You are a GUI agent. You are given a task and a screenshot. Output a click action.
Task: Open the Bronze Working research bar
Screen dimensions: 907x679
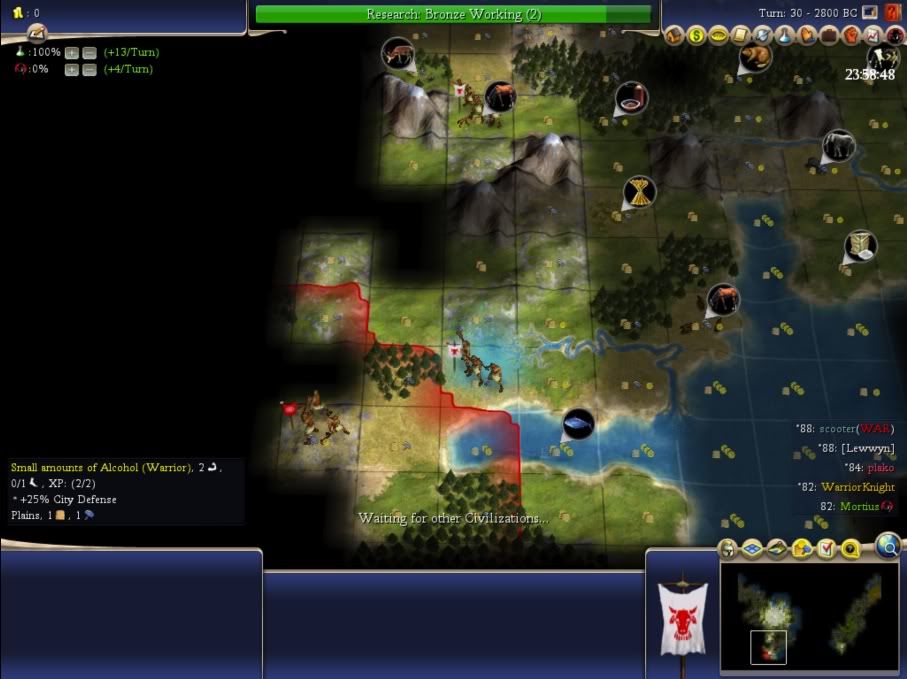click(453, 14)
